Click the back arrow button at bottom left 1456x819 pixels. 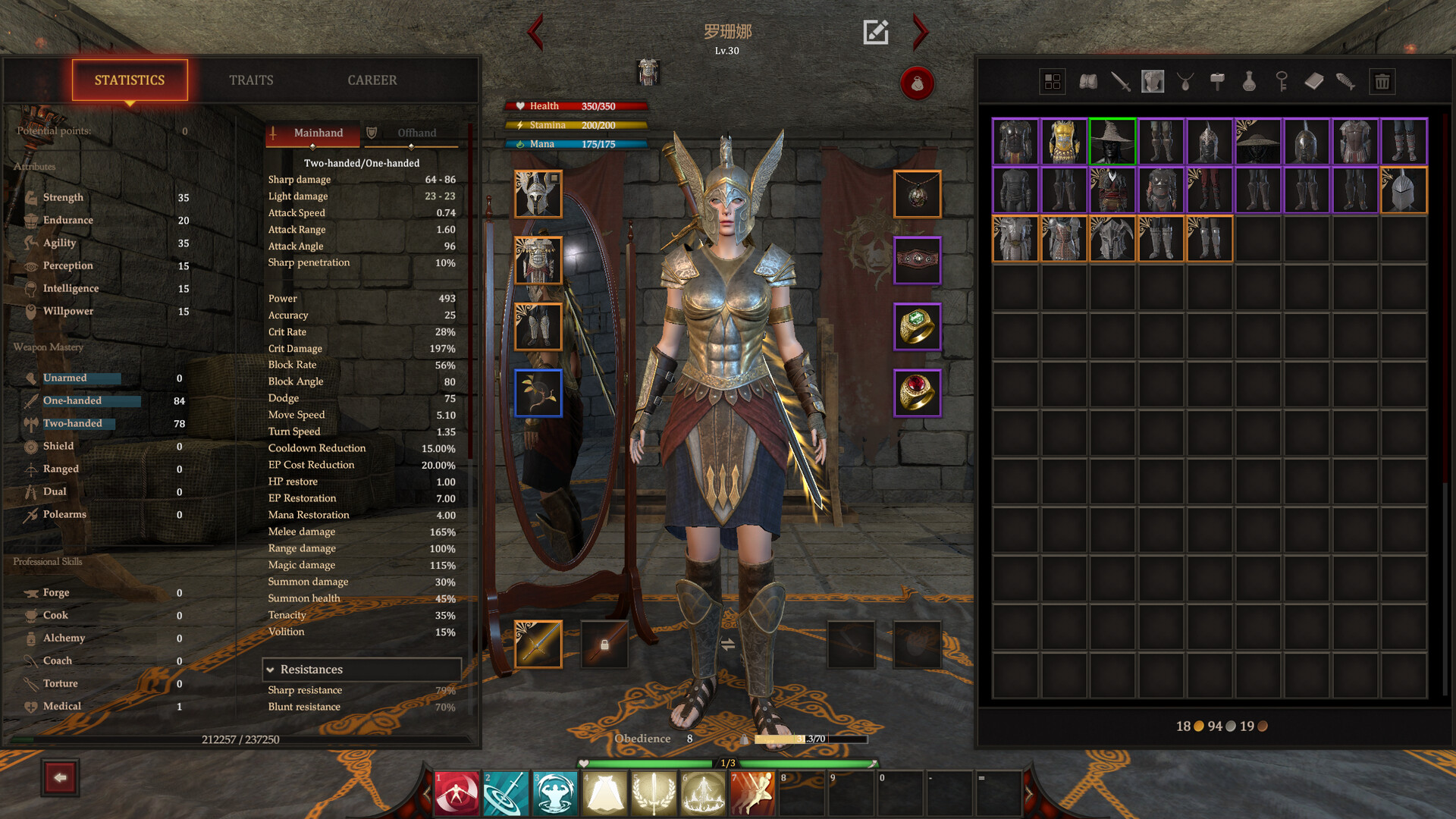click(x=60, y=777)
